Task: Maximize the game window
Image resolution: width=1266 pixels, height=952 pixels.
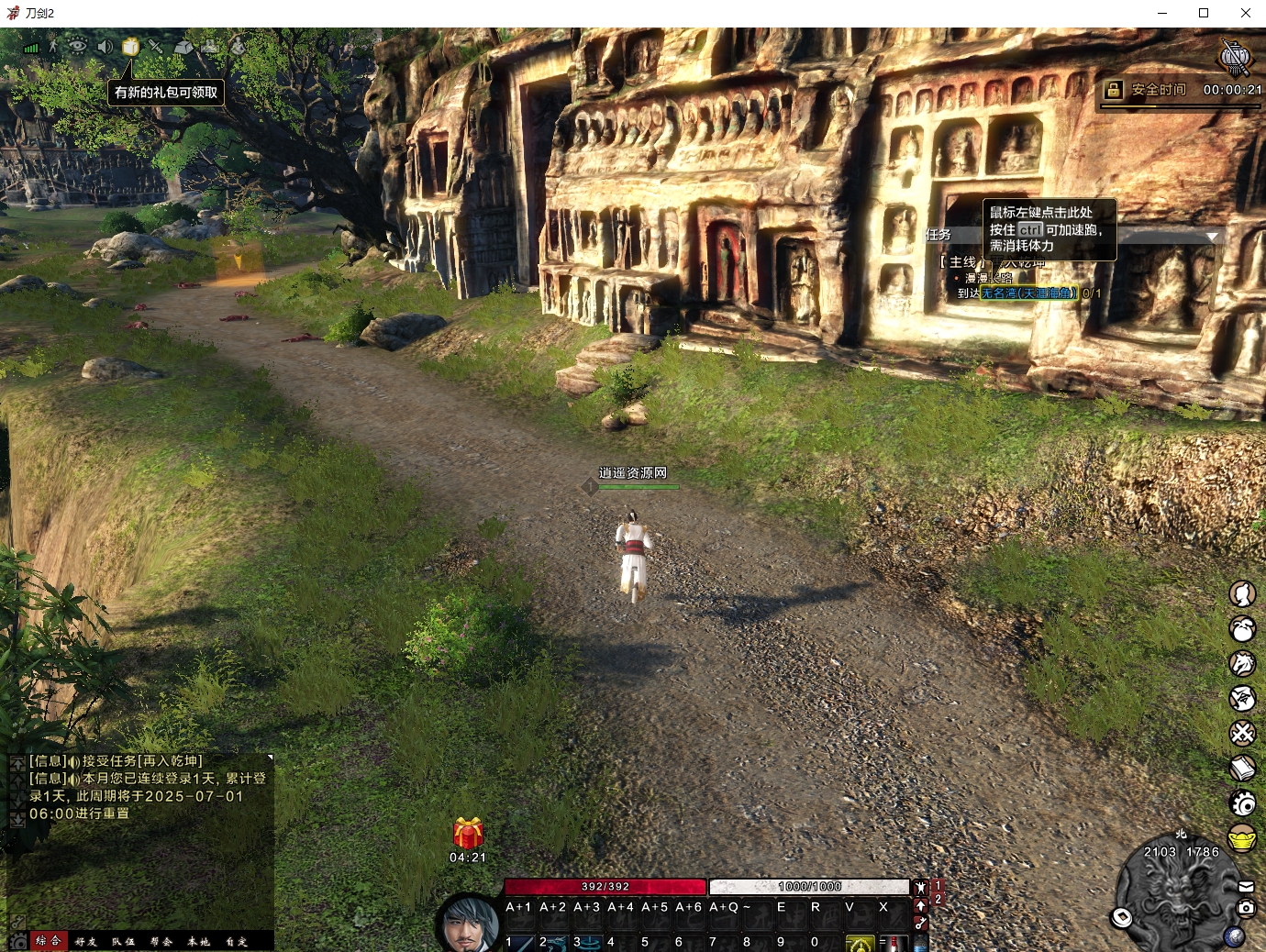Action: click(x=1204, y=13)
